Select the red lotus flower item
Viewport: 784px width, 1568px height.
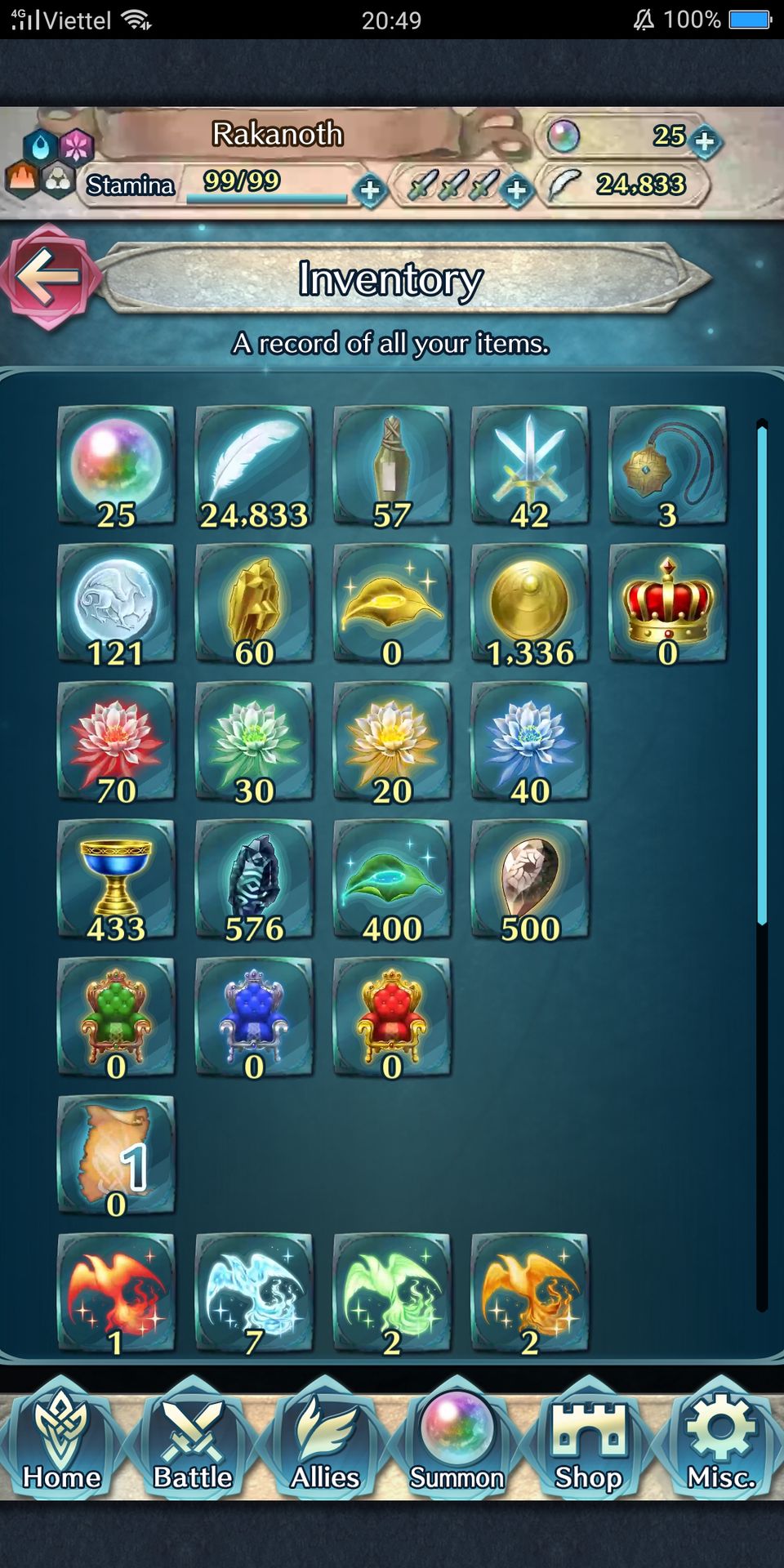(x=116, y=742)
